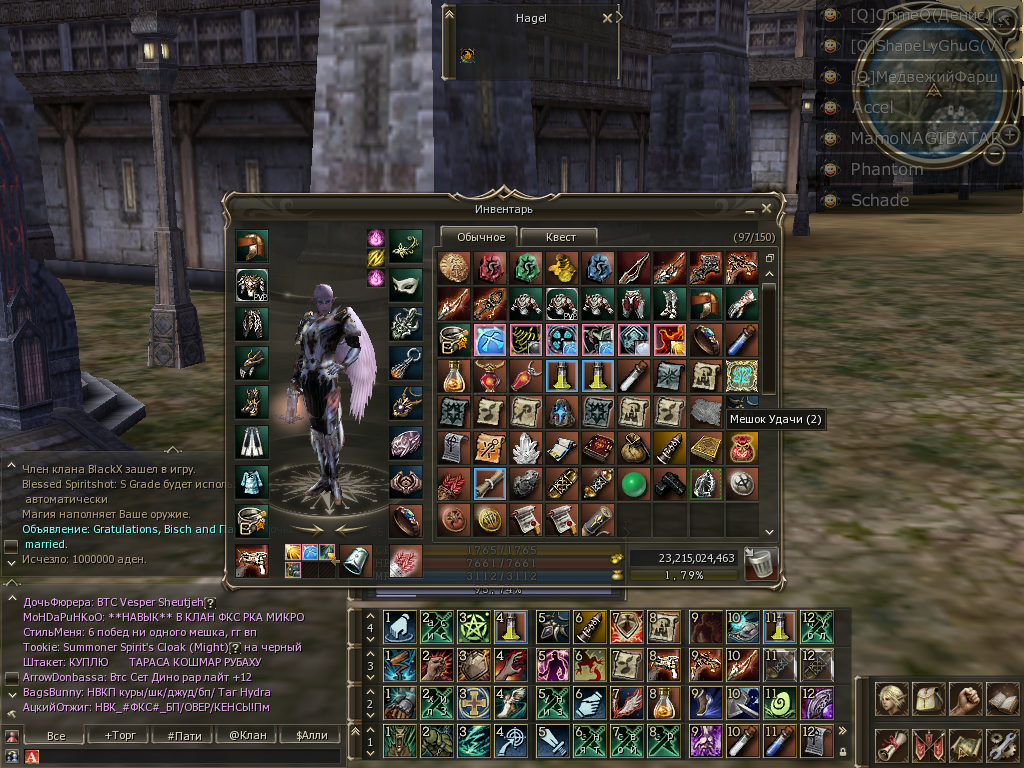Switch to the +Торг chat tab
Viewport: 1024px width, 768px height.
click(x=120, y=736)
